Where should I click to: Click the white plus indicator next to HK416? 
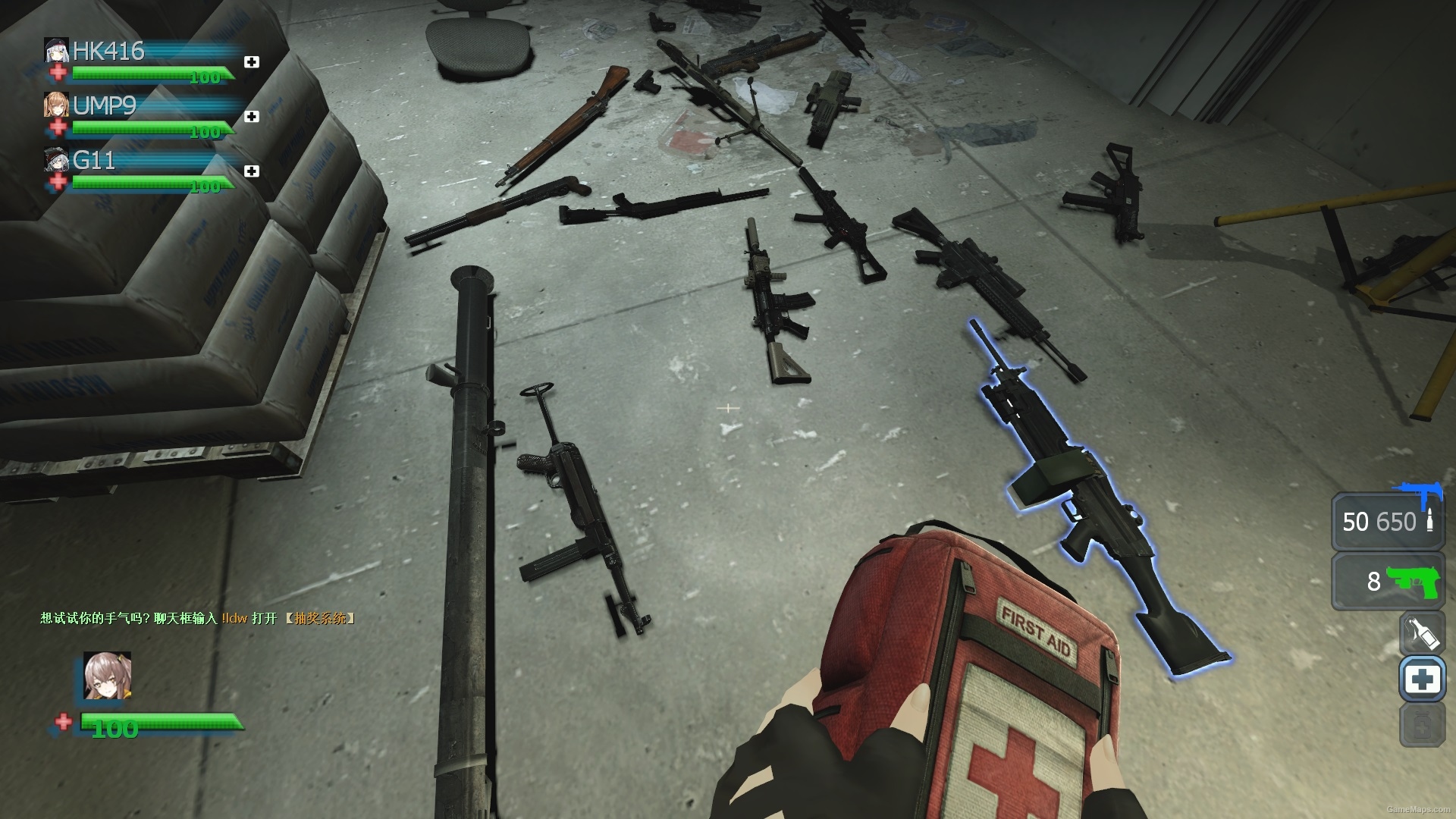(252, 63)
